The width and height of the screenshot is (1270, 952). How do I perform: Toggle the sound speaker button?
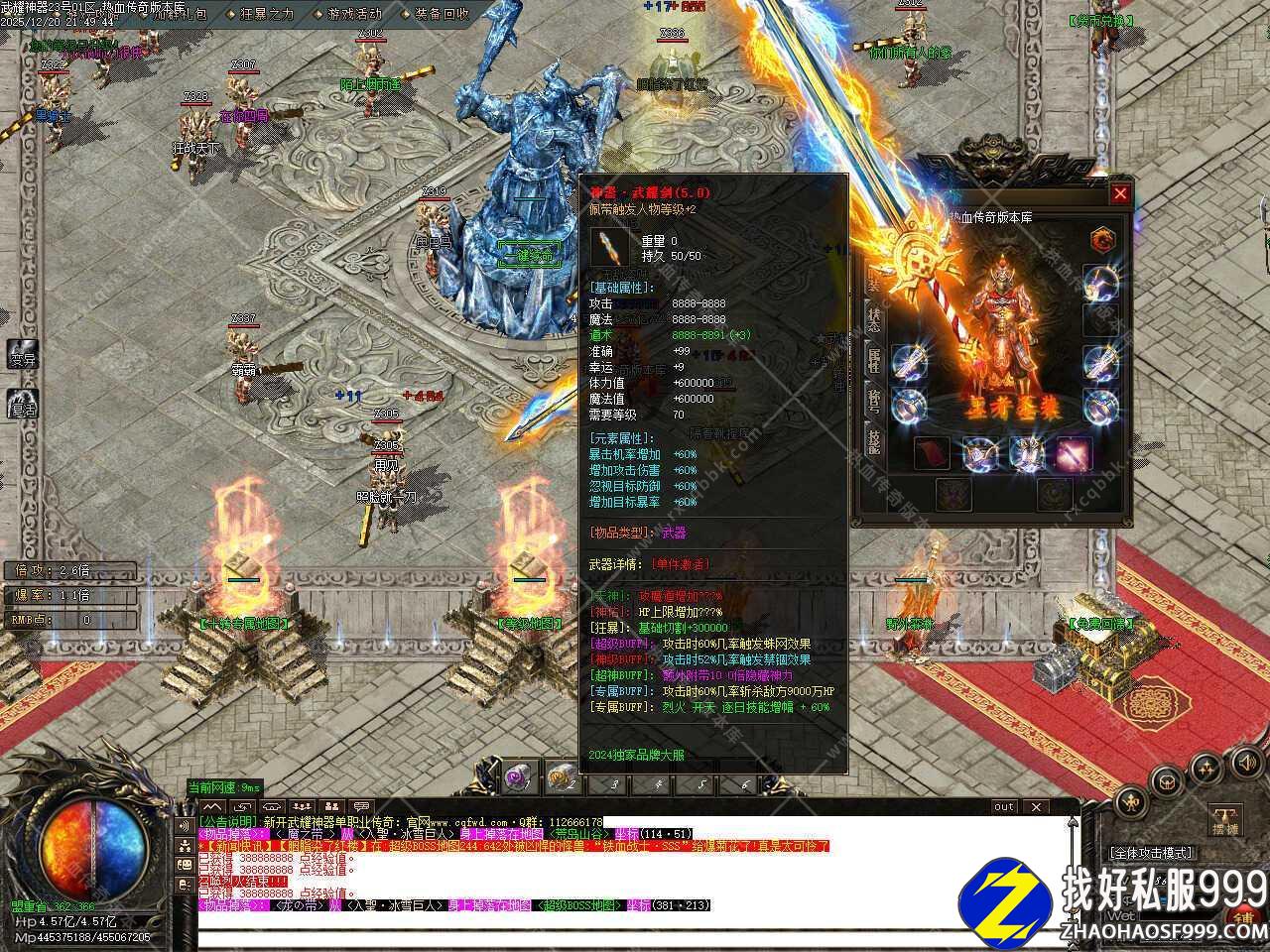pyautogui.click(x=1245, y=763)
